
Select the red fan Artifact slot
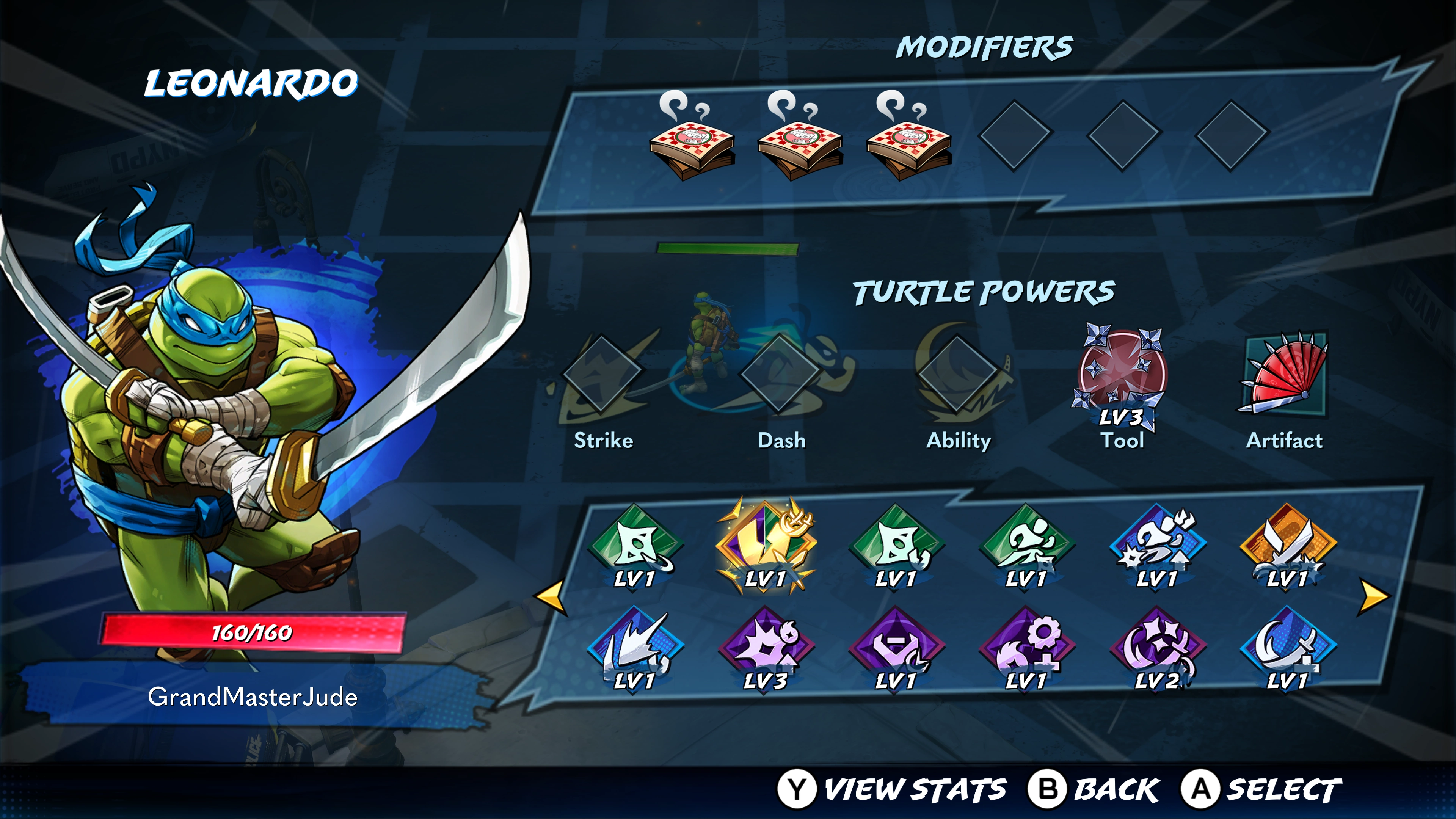(1285, 374)
